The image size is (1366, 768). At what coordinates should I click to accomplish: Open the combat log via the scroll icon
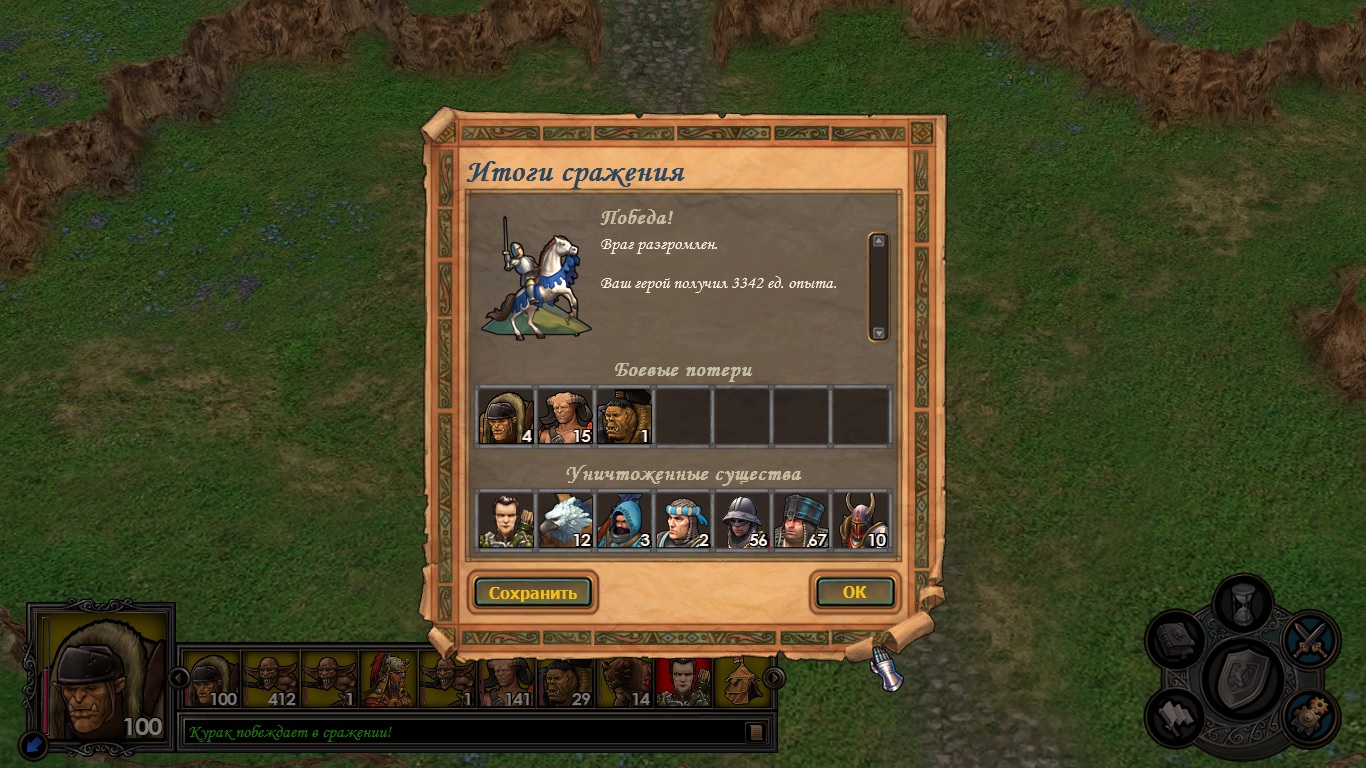[757, 732]
